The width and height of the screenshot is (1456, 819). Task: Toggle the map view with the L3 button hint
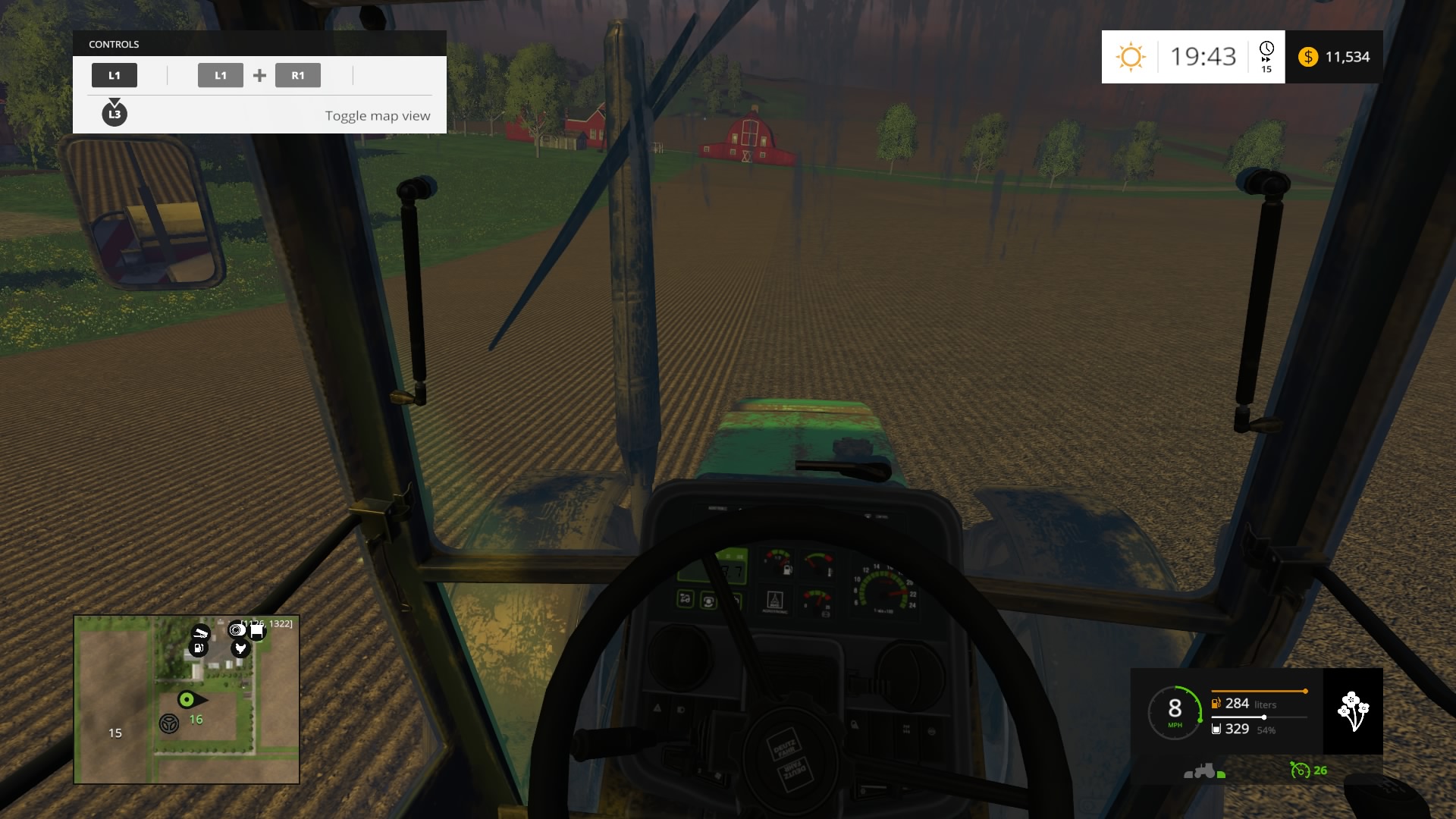(x=115, y=115)
